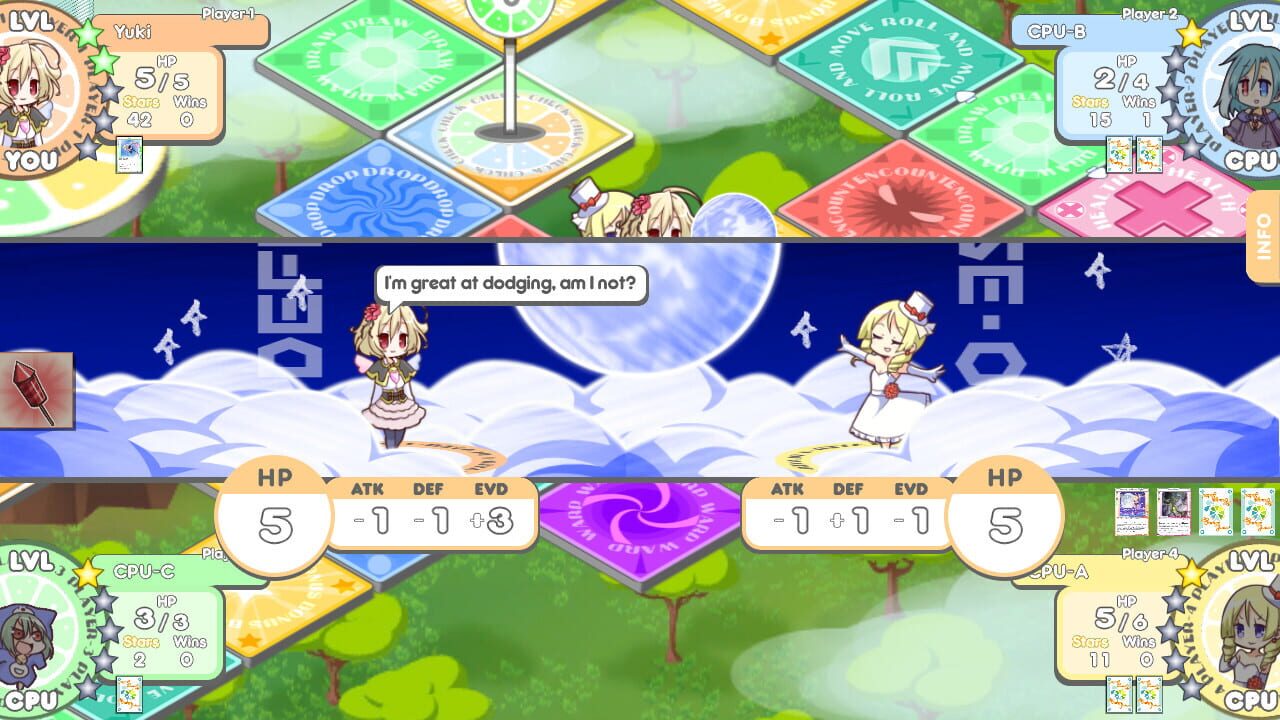The width and height of the screenshot is (1280, 720).
Task: Click the speech bubble about dodging
Action: 510,284
